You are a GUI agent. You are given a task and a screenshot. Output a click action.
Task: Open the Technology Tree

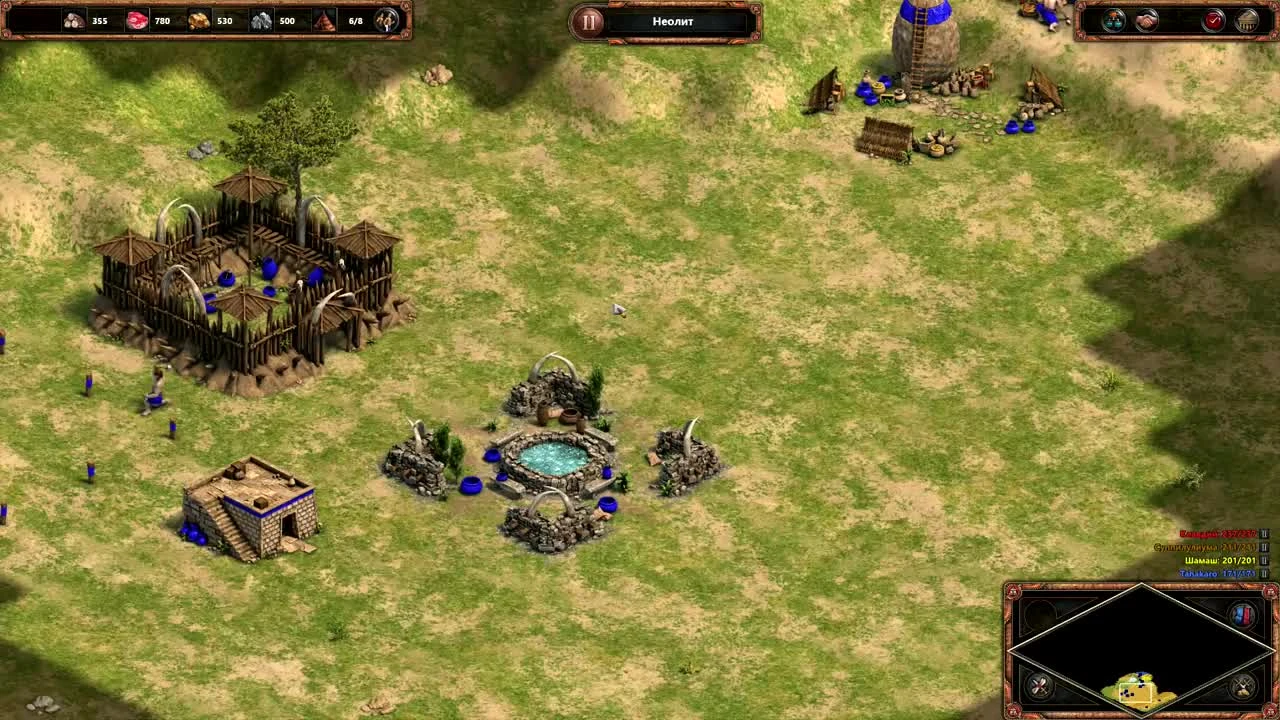pyautogui.click(x=1113, y=19)
